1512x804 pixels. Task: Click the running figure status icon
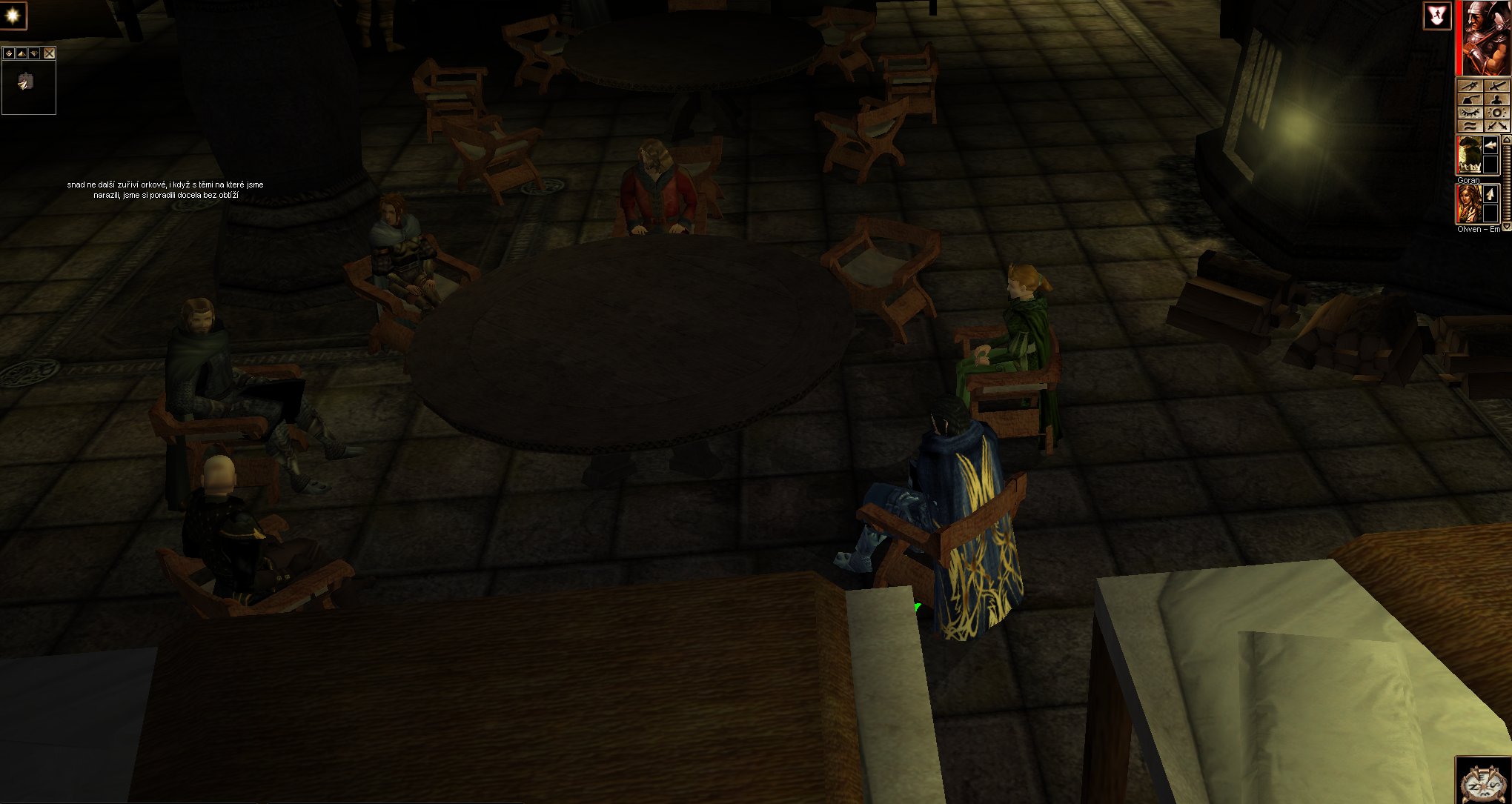point(1436,16)
